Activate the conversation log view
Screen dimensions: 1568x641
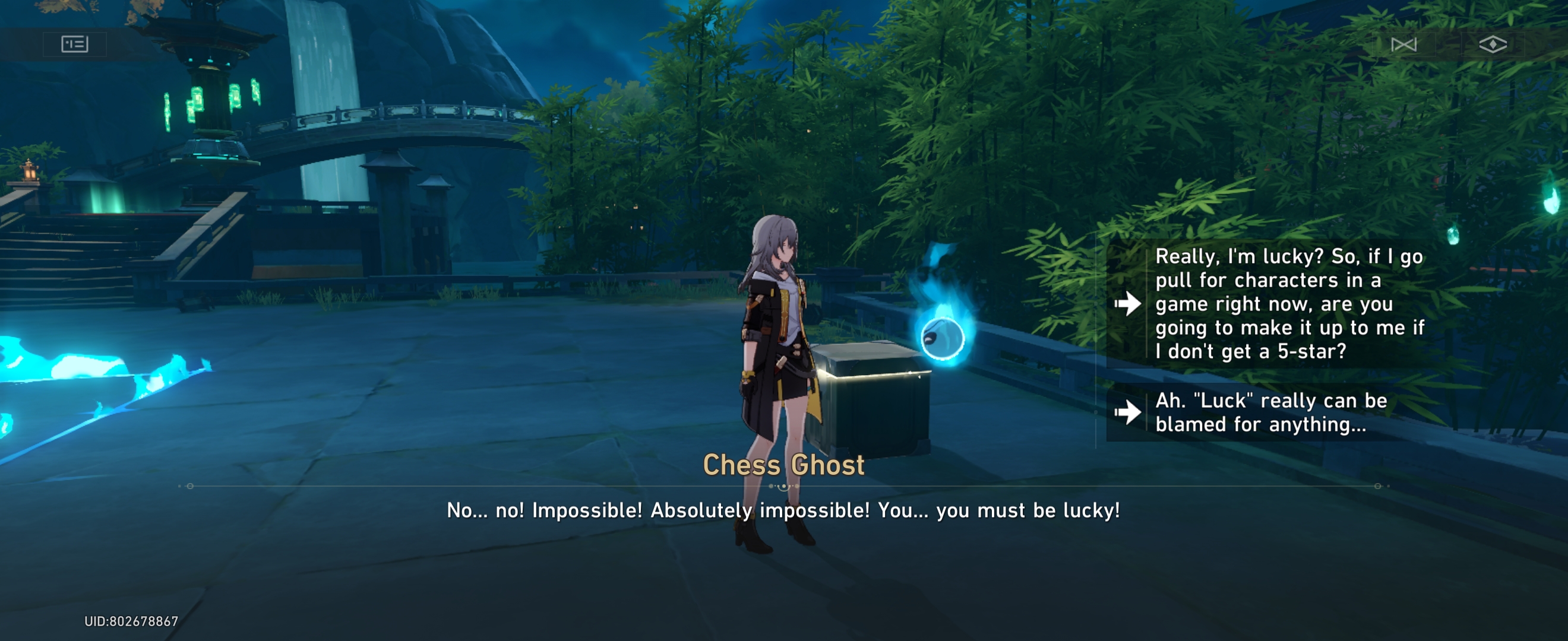coord(75,44)
